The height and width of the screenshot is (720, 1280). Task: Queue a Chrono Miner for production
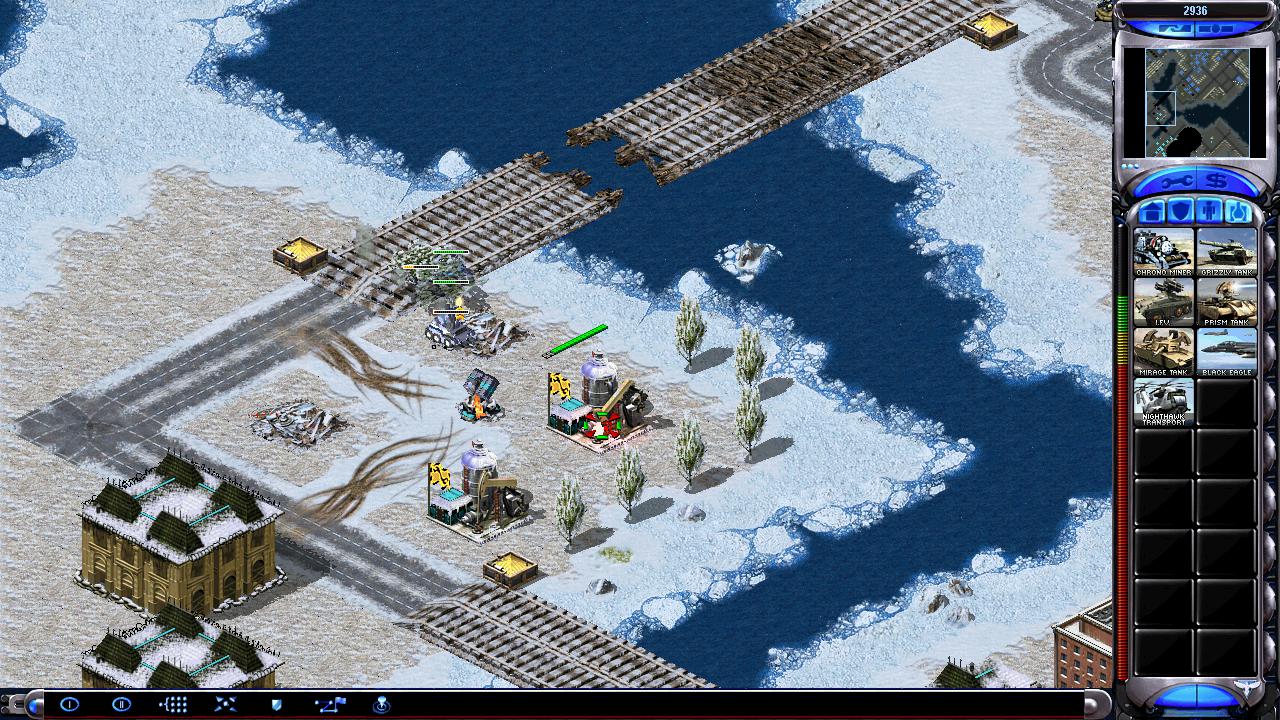(x=1164, y=252)
